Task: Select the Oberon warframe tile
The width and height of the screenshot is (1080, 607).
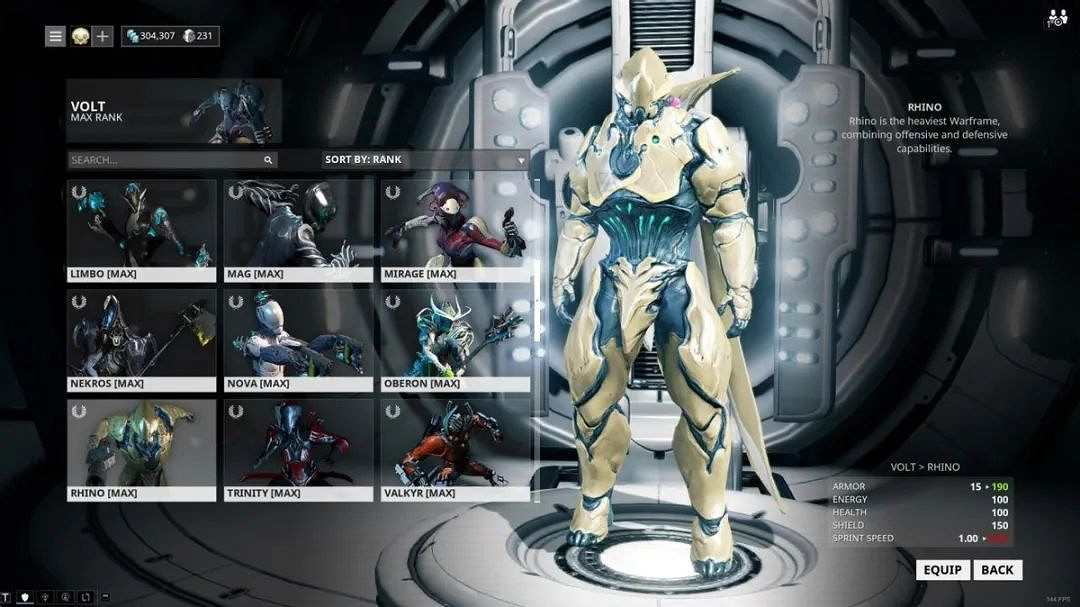Action: (455, 341)
